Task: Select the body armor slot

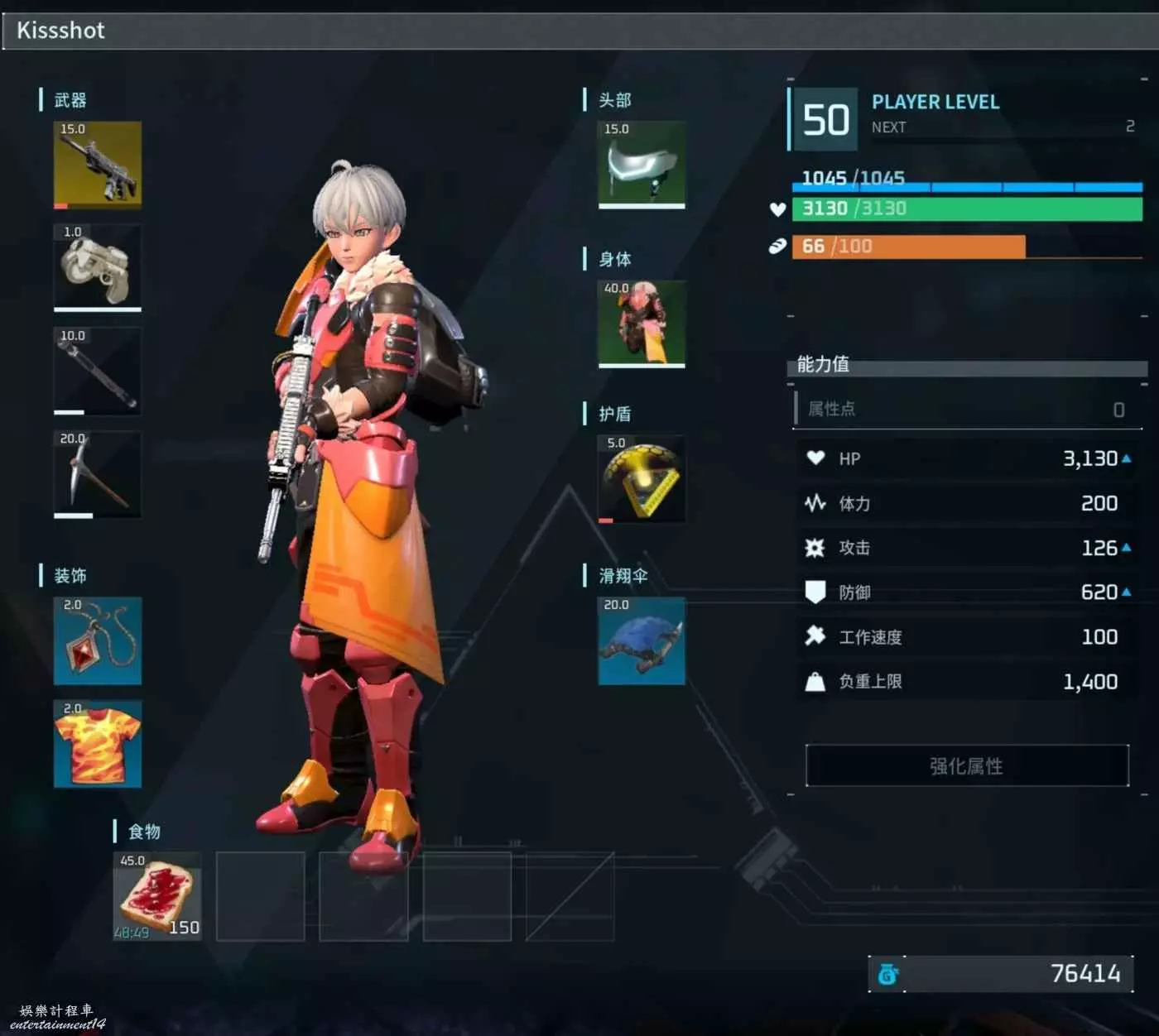Action: point(642,324)
